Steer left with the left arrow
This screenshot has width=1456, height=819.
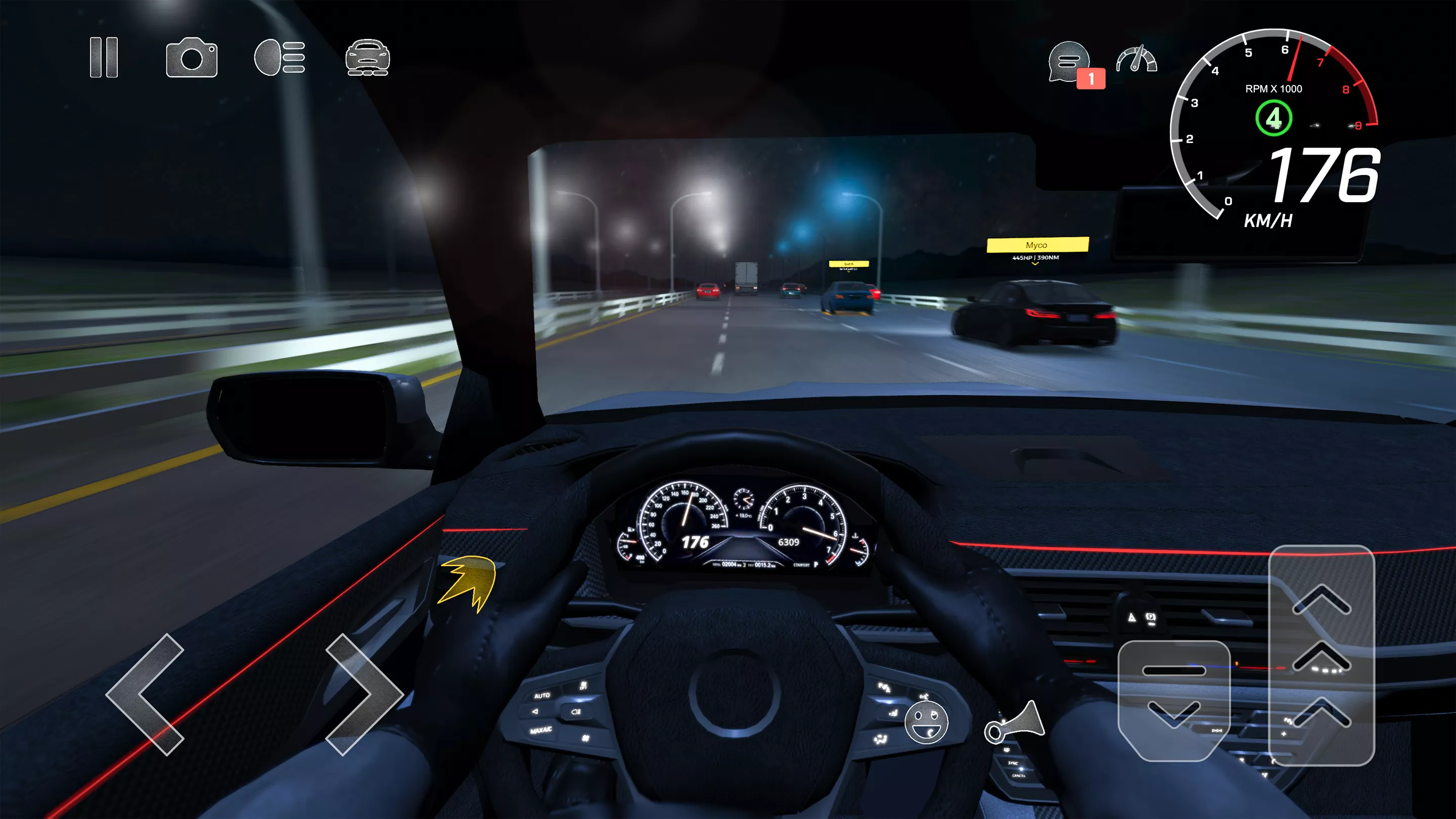coord(146,694)
